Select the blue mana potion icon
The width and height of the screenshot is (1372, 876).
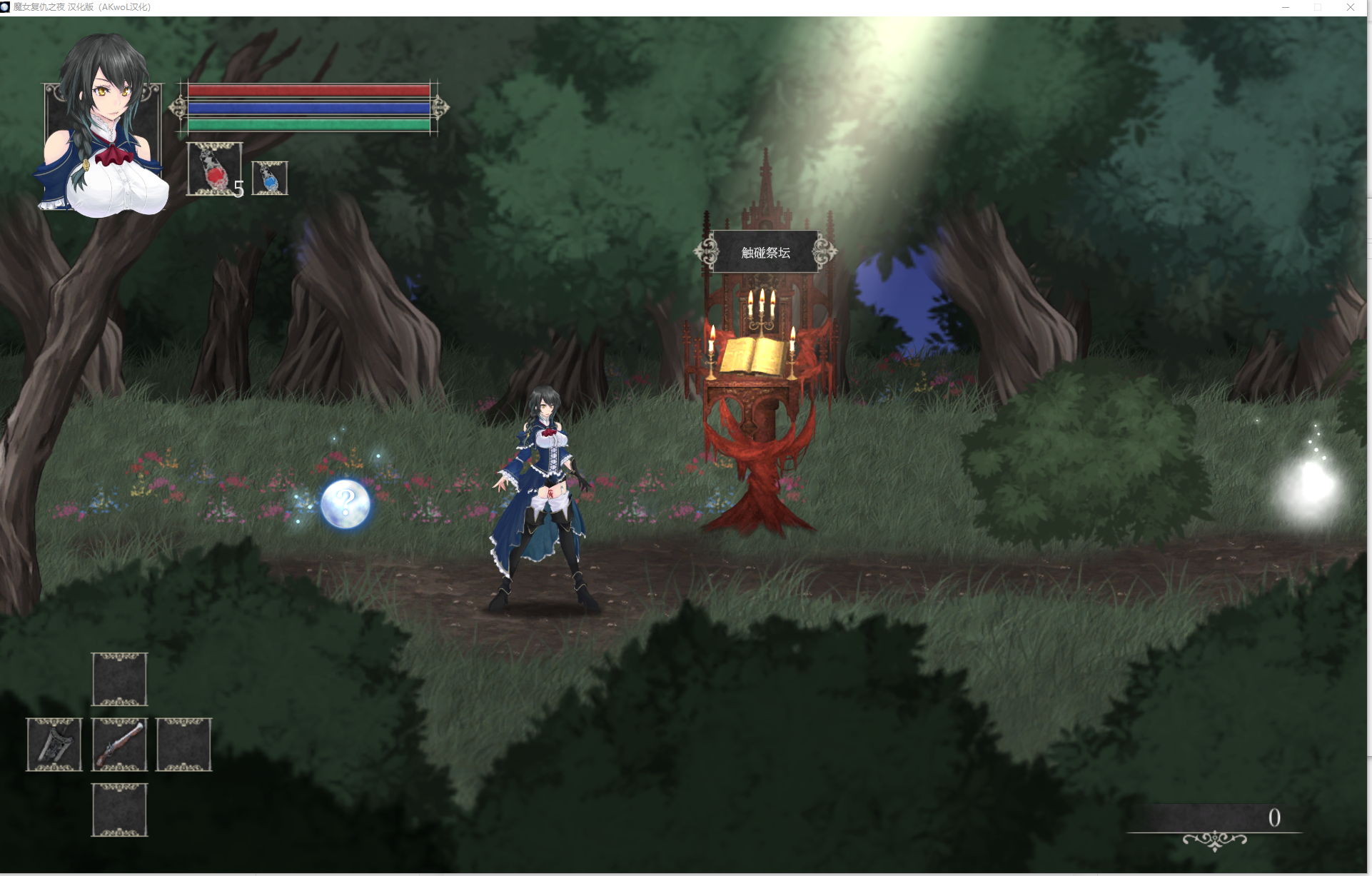pos(270,178)
